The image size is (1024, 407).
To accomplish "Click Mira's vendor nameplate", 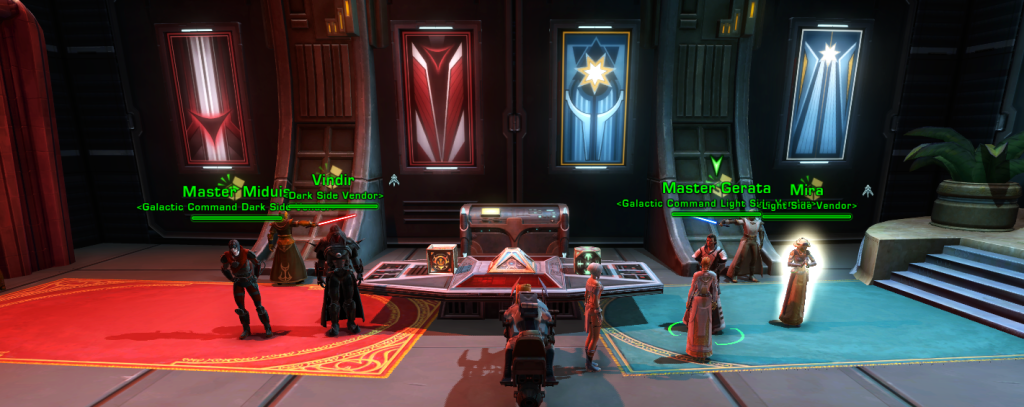I will pyautogui.click(x=806, y=190).
